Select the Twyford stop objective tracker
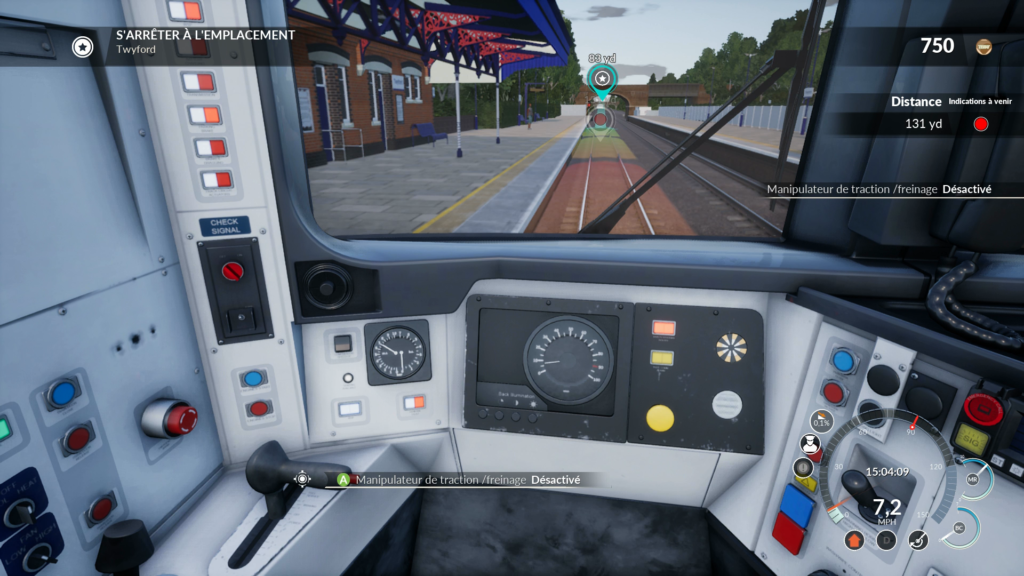The width and height of the screenshot is (1024, 576). [x=205, y=41]
